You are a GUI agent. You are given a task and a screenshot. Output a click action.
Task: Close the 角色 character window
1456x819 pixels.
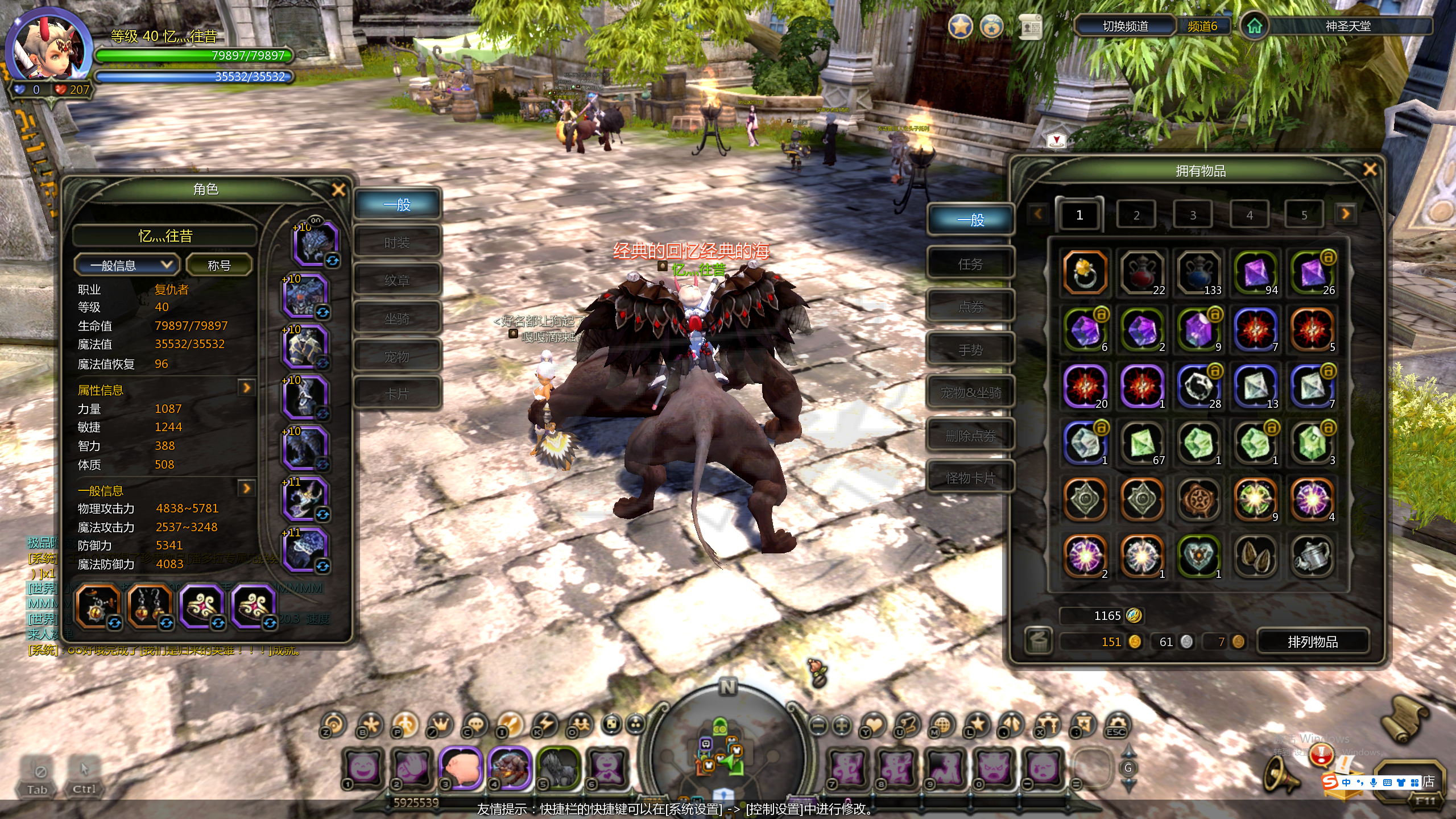tap(338, 190)
